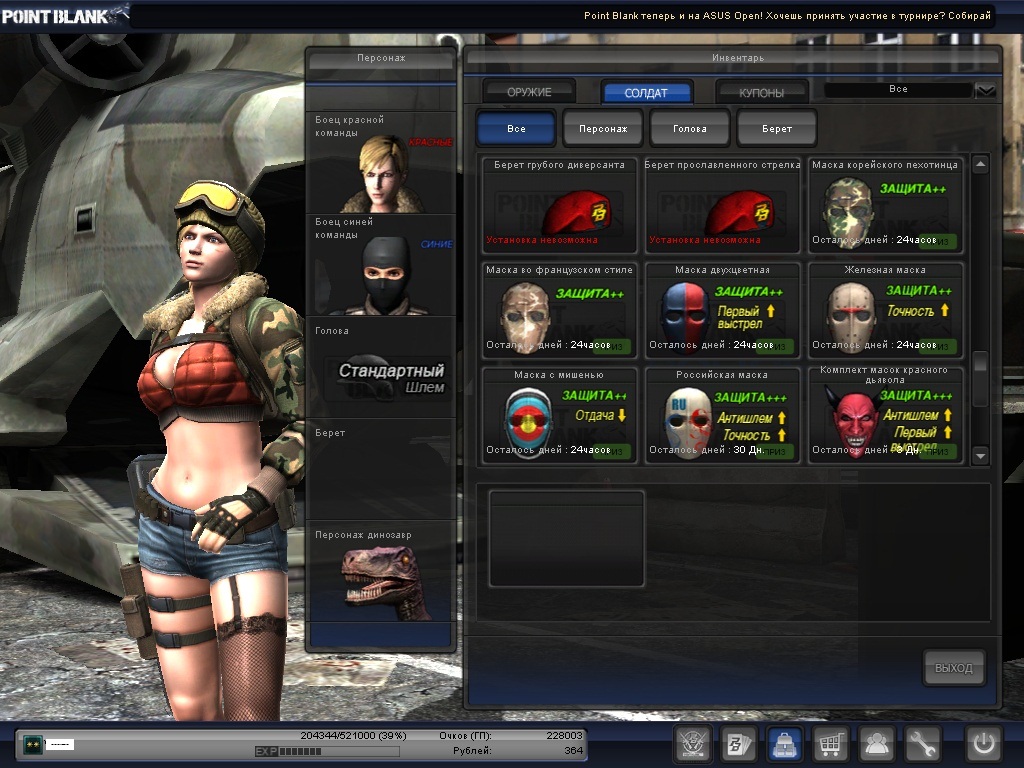The width and height of the screenshot is (1024, 768).
Task: Choose the Все filter button
Action: [516, 129]
